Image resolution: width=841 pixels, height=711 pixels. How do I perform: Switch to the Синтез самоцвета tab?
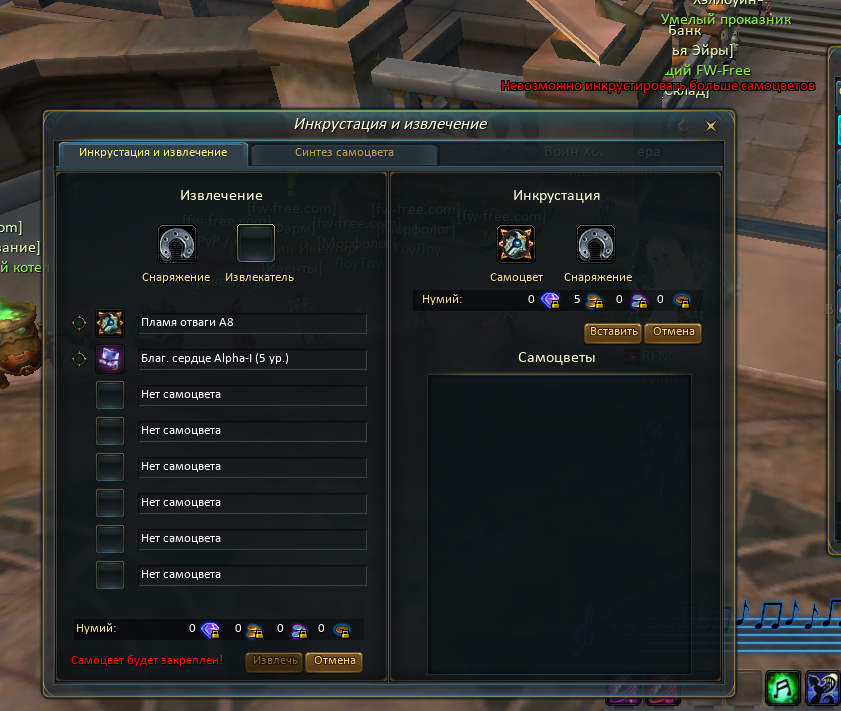(344, 153)
